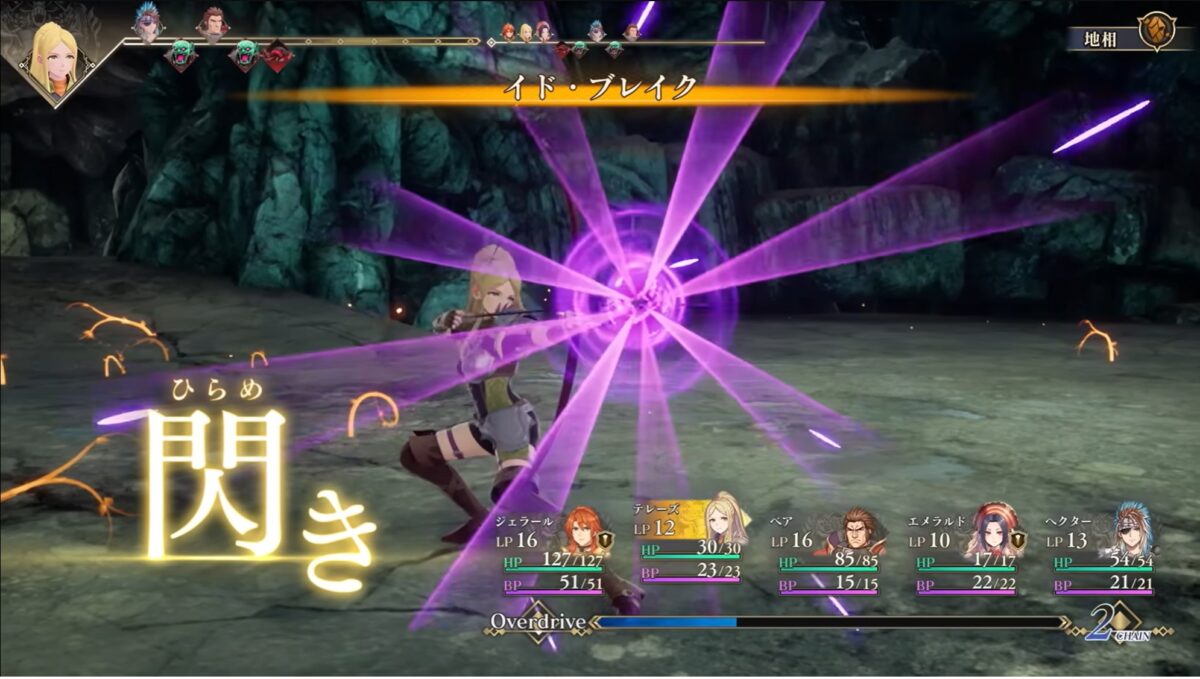Click the shield icon beside Emerald's portrait

(1018, 541)
